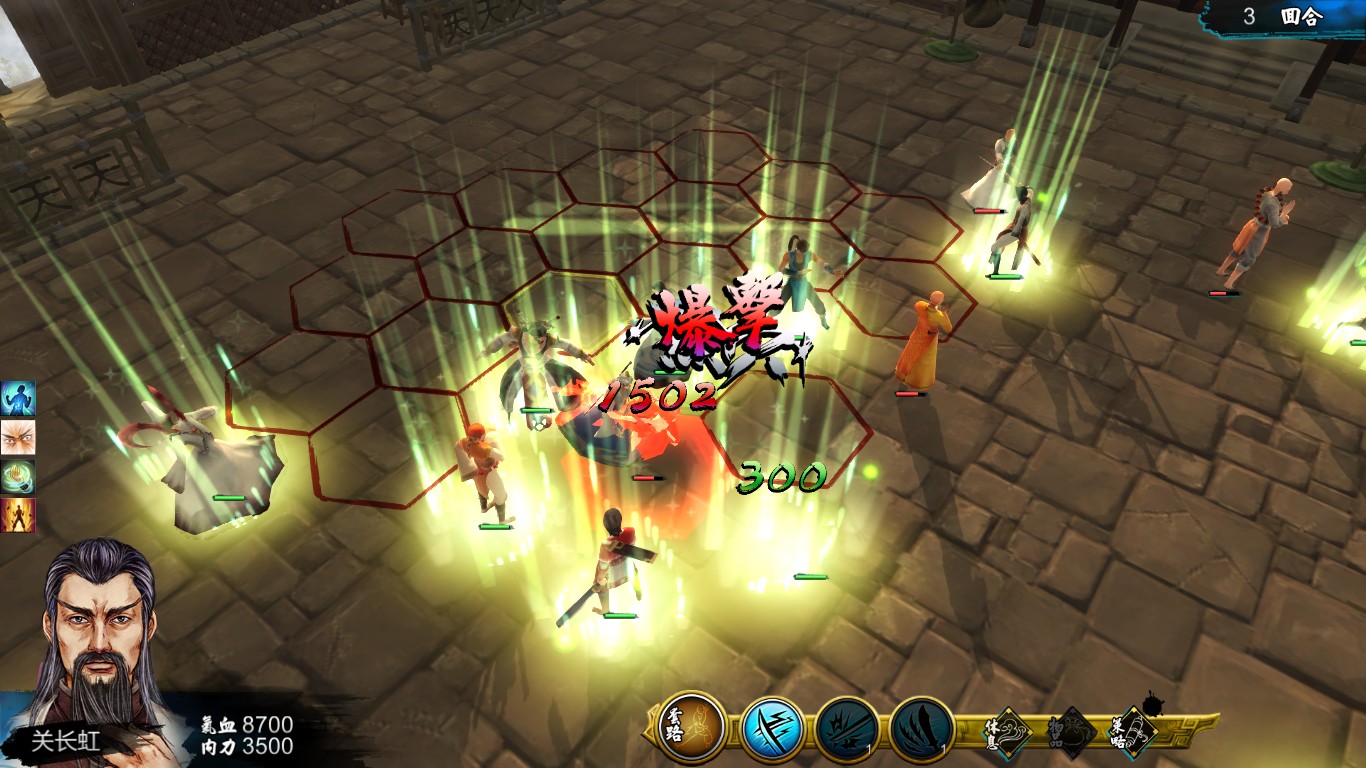This screenshot has width=1366, height=768.
Task: Open the 套路 martial routine menu
Action: [692, 727]
